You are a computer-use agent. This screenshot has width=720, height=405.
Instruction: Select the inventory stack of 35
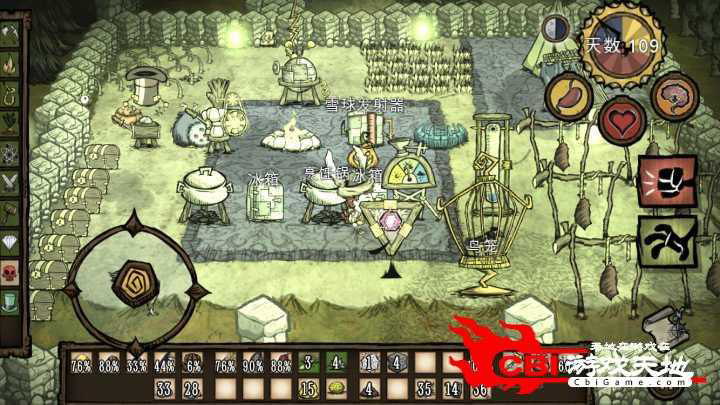424,388
